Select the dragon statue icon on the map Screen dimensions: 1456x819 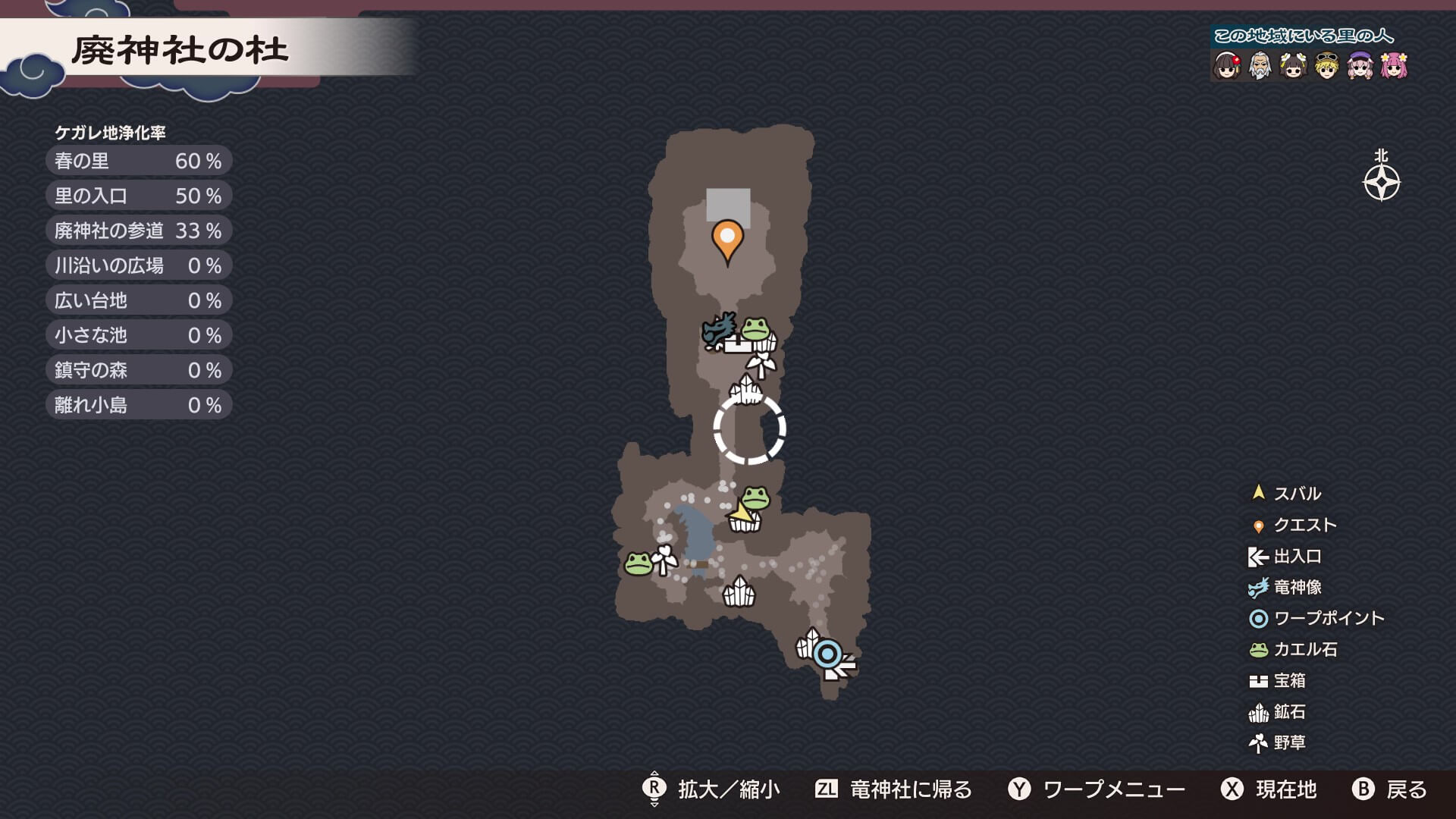pos(719,331)
